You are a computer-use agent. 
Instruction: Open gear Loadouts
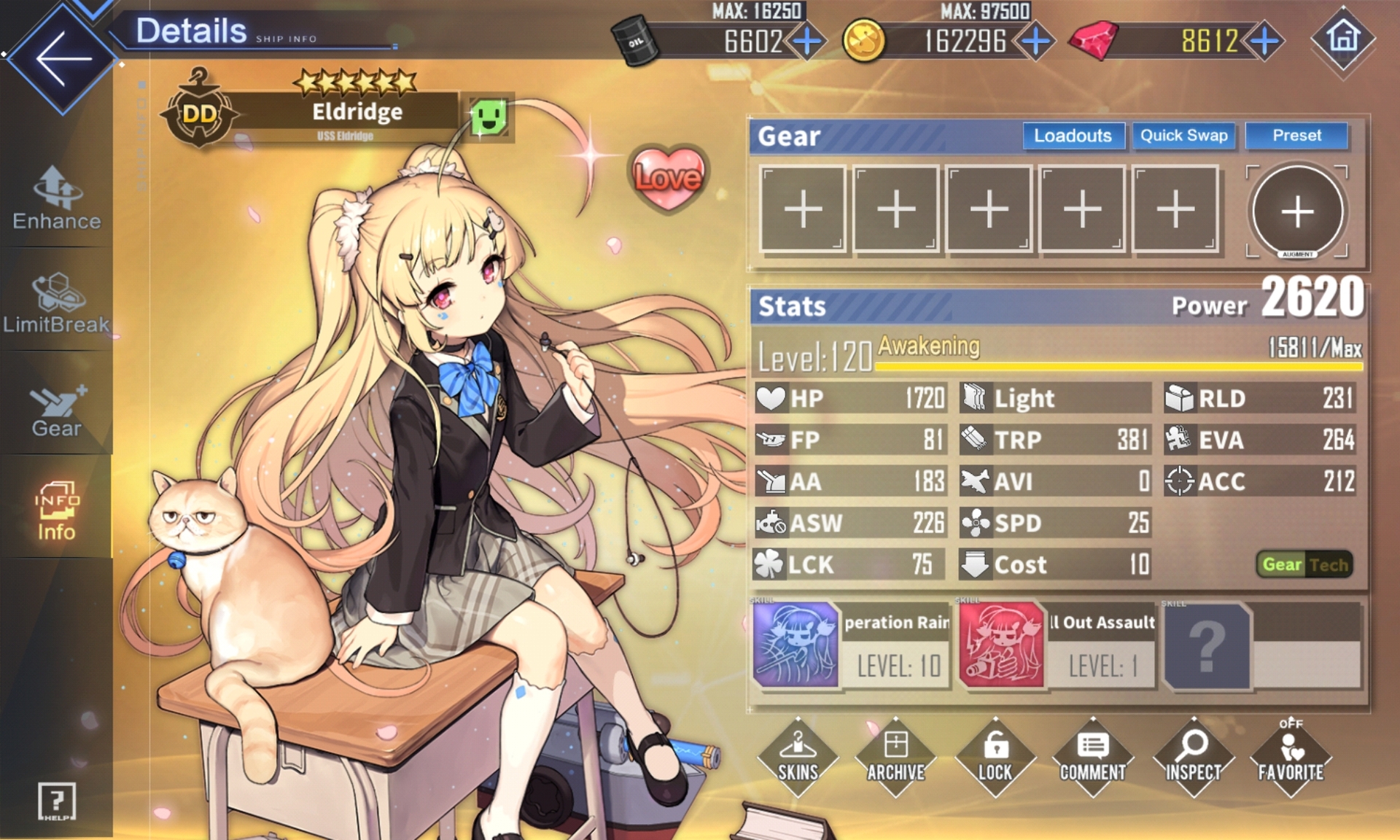coord(1072,136)
